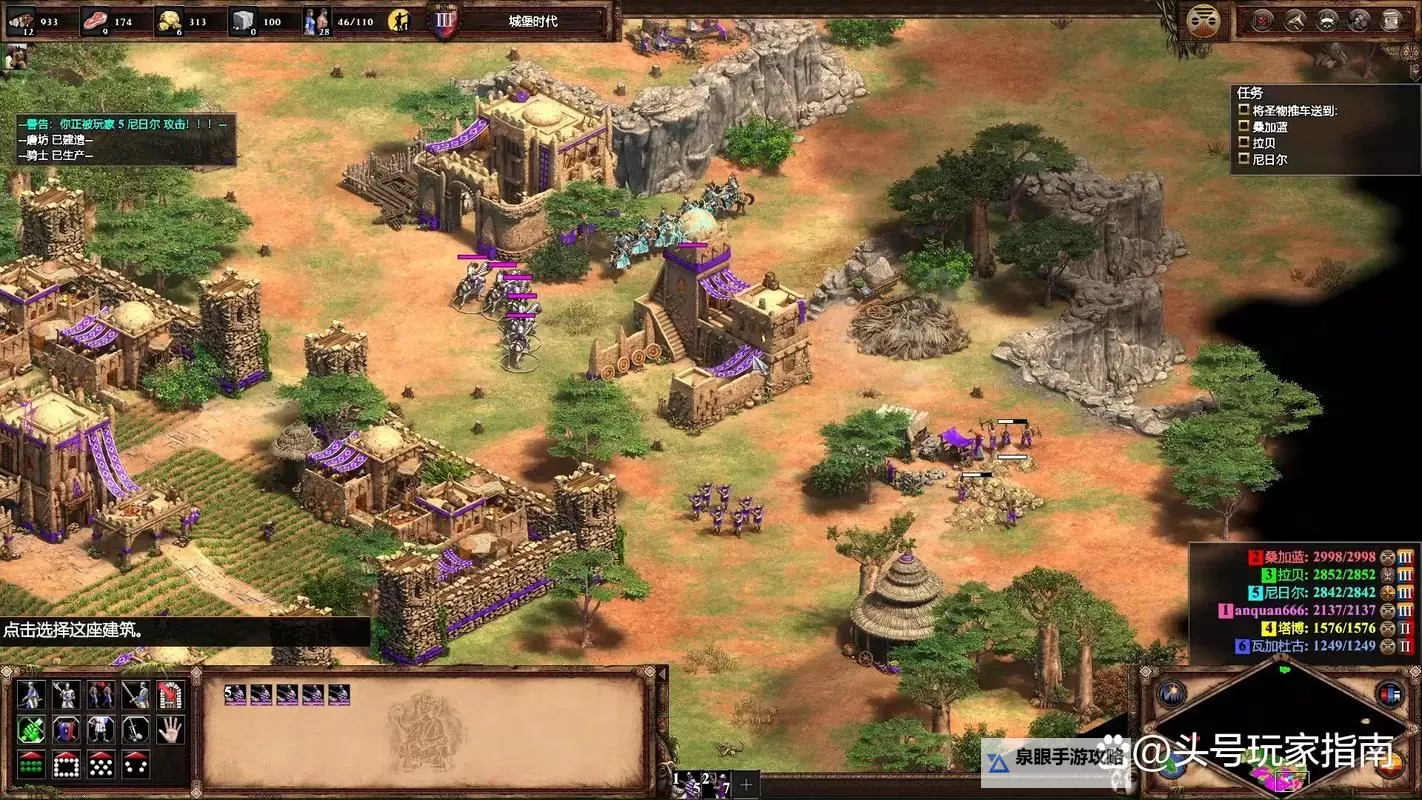Screen dimensions: 1422x800
Task: Set the green fist aggressive stance
Action: 32,729
